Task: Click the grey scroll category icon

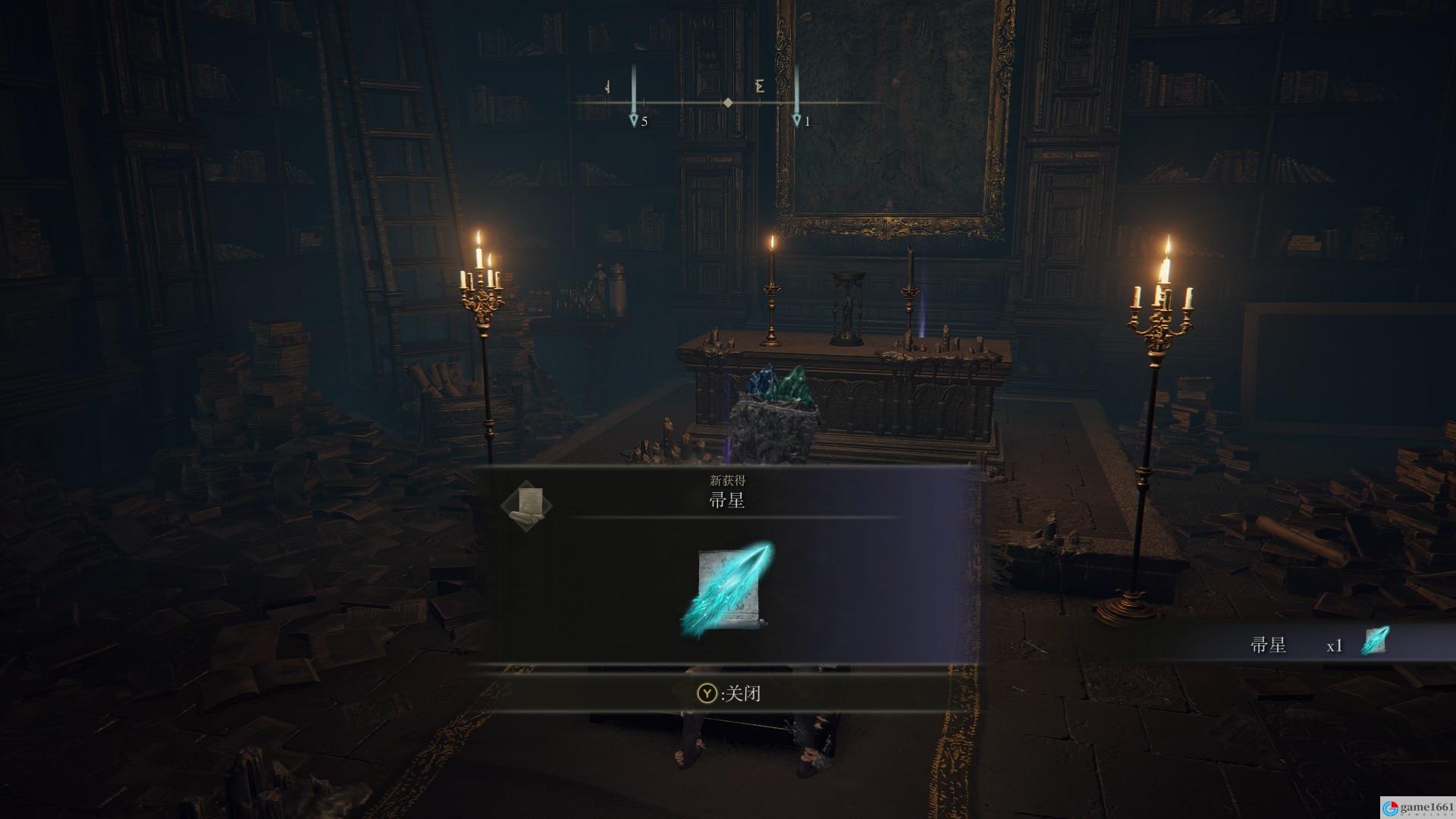Action: [527, 504]
